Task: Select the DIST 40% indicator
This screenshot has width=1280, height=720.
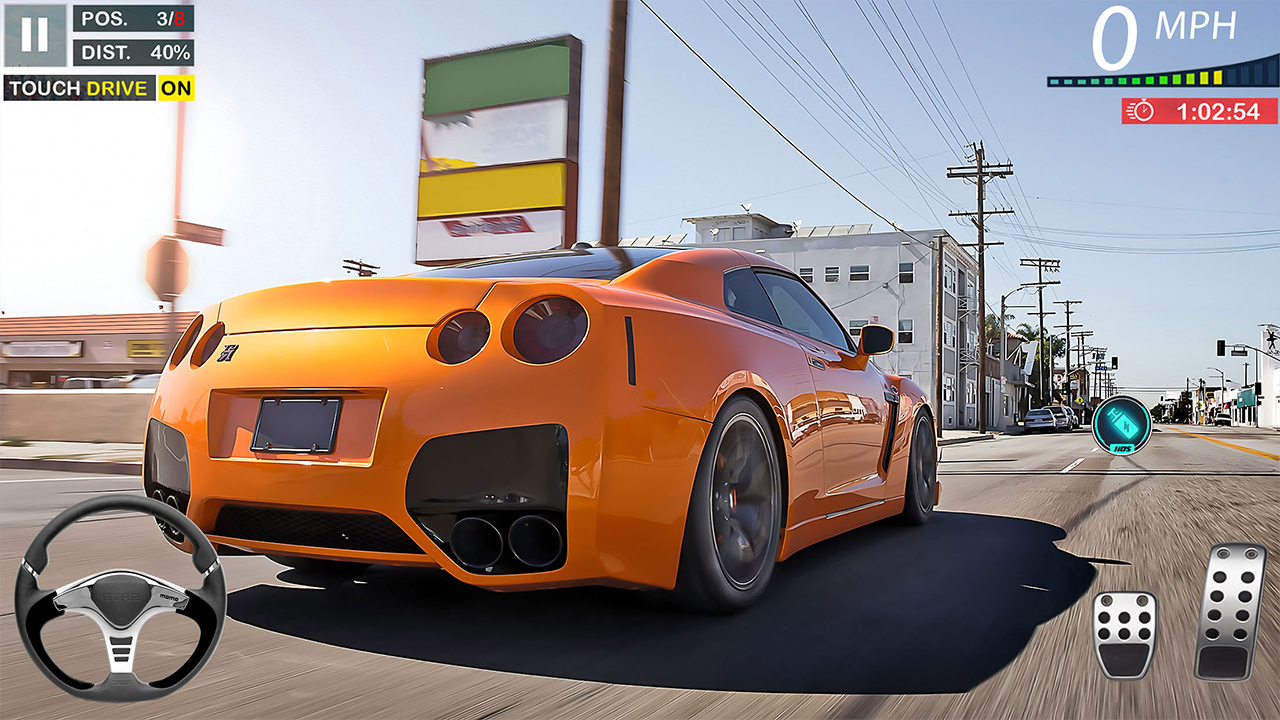Action: point(134,53)
